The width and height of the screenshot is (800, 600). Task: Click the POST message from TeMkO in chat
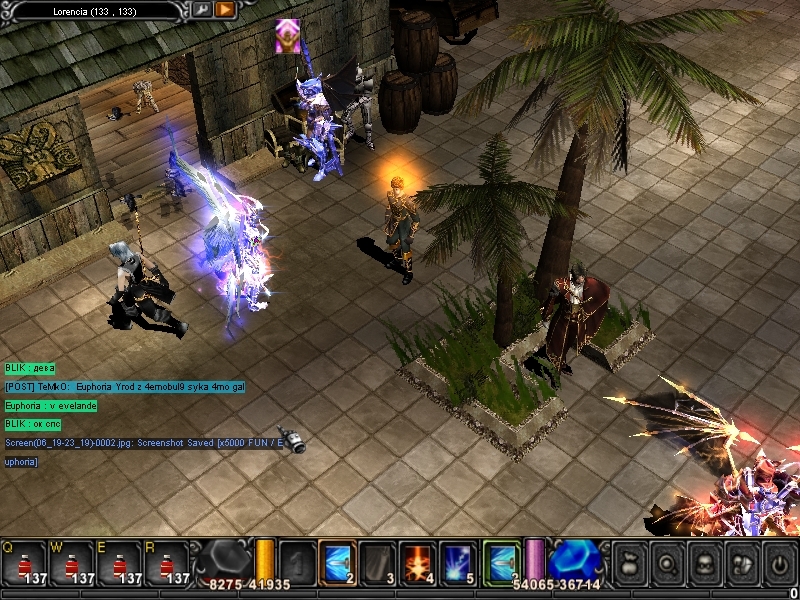coord(124,386)
